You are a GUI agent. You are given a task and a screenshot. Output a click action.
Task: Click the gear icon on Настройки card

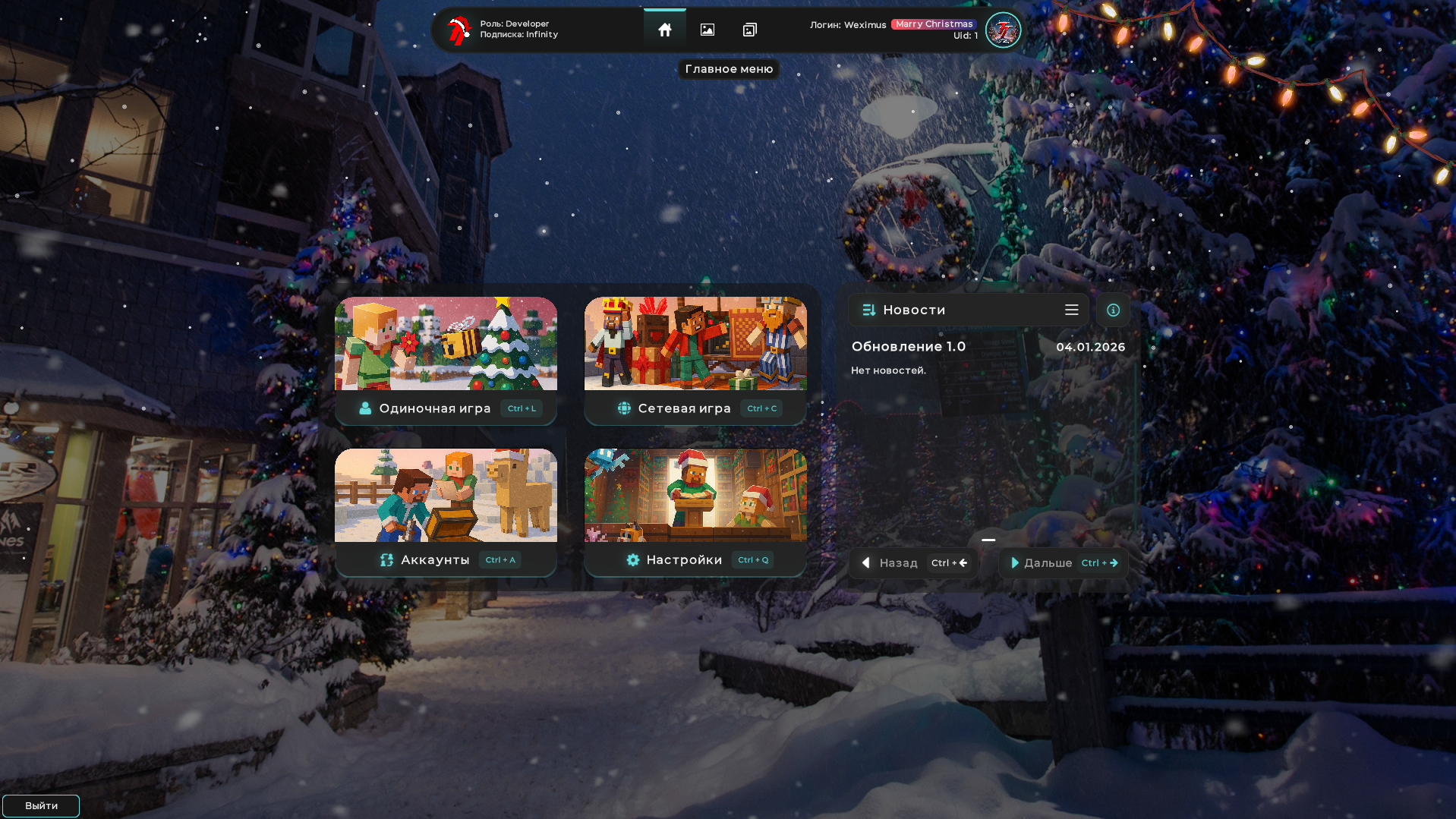click(x=633, y=559)
